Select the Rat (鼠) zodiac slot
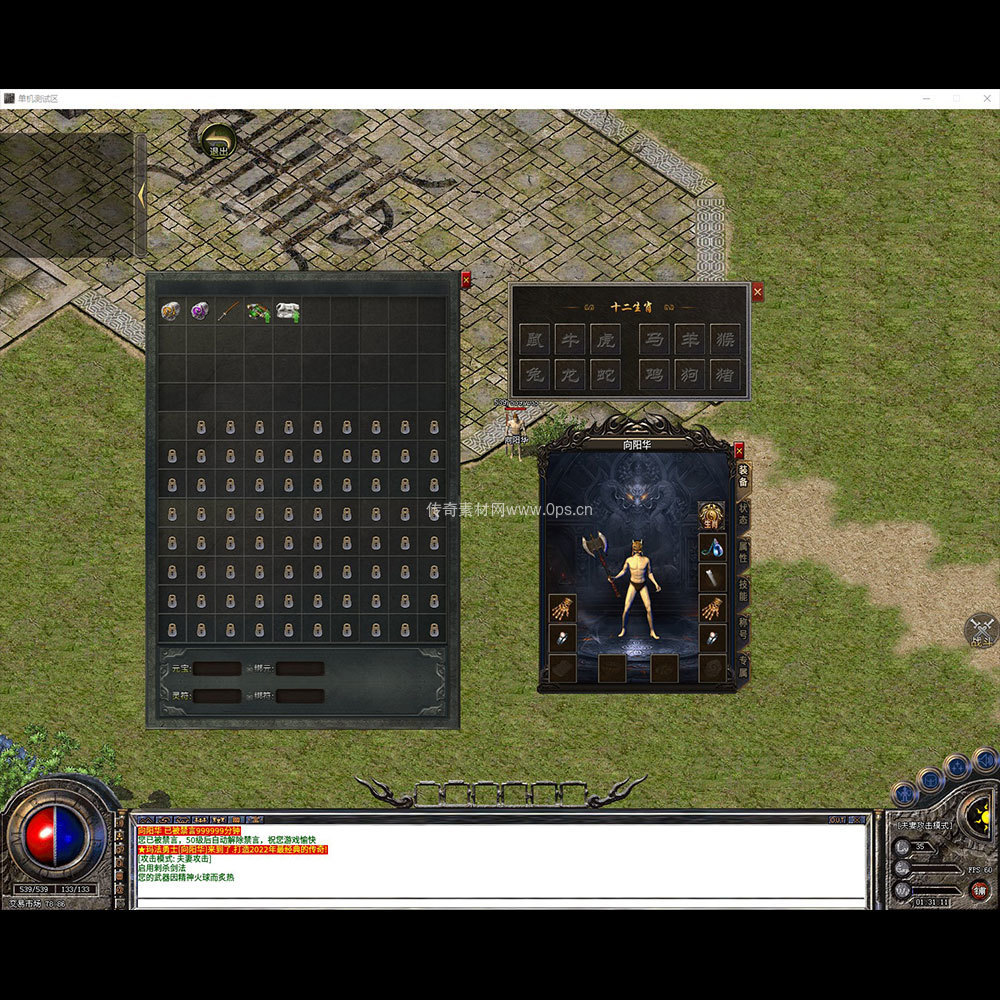 [x=535, y=341]
